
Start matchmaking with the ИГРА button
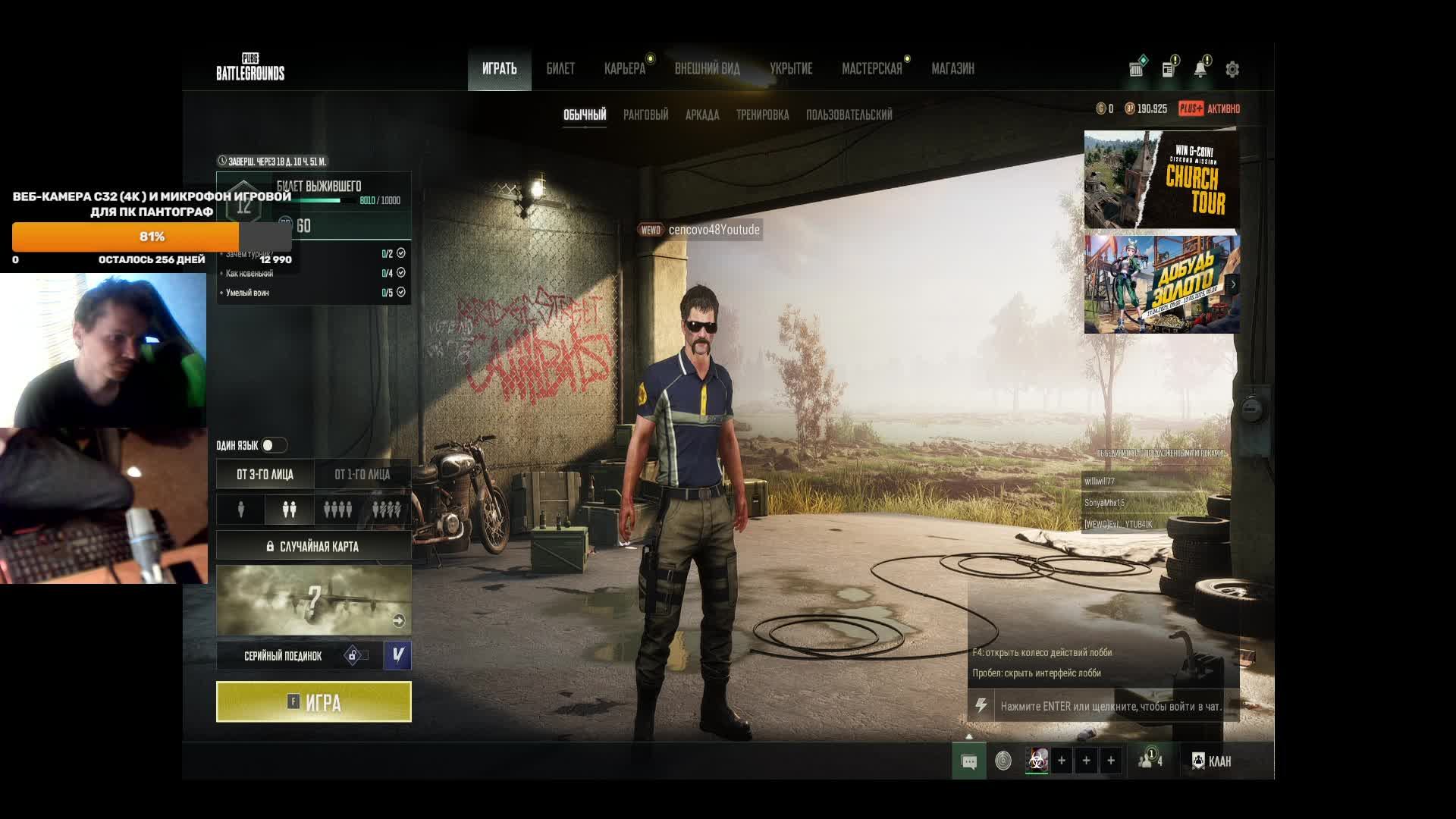coord(313,701)
